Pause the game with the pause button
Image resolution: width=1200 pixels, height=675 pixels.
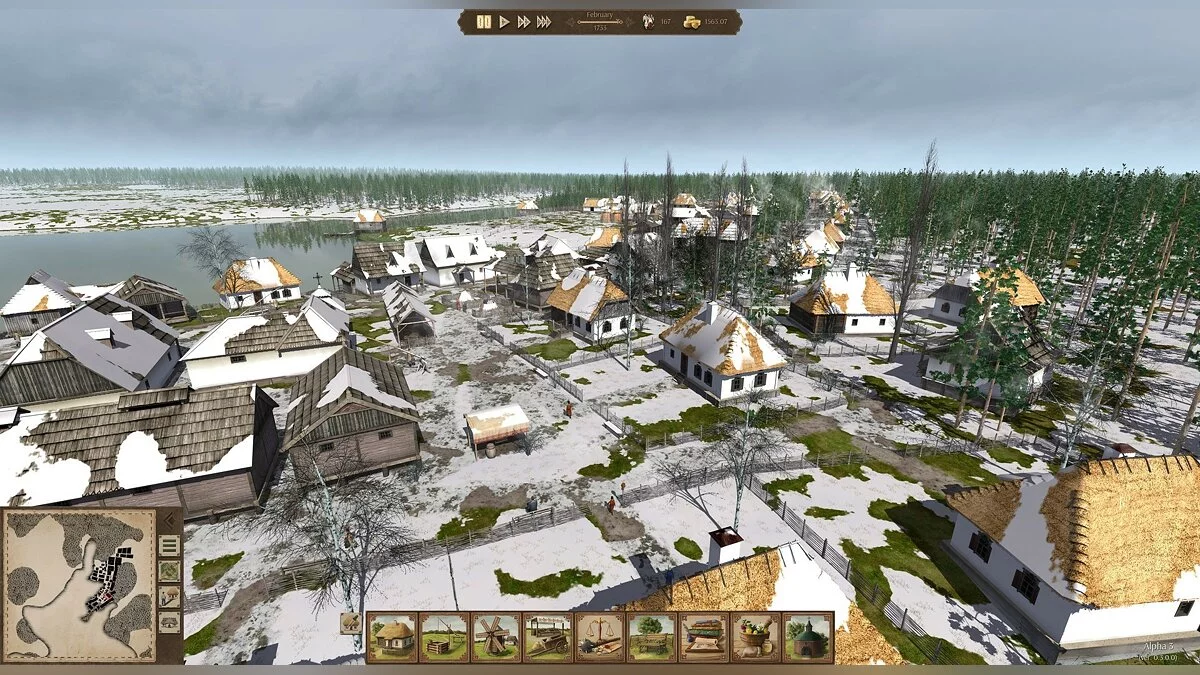click(x=484, y=21)
